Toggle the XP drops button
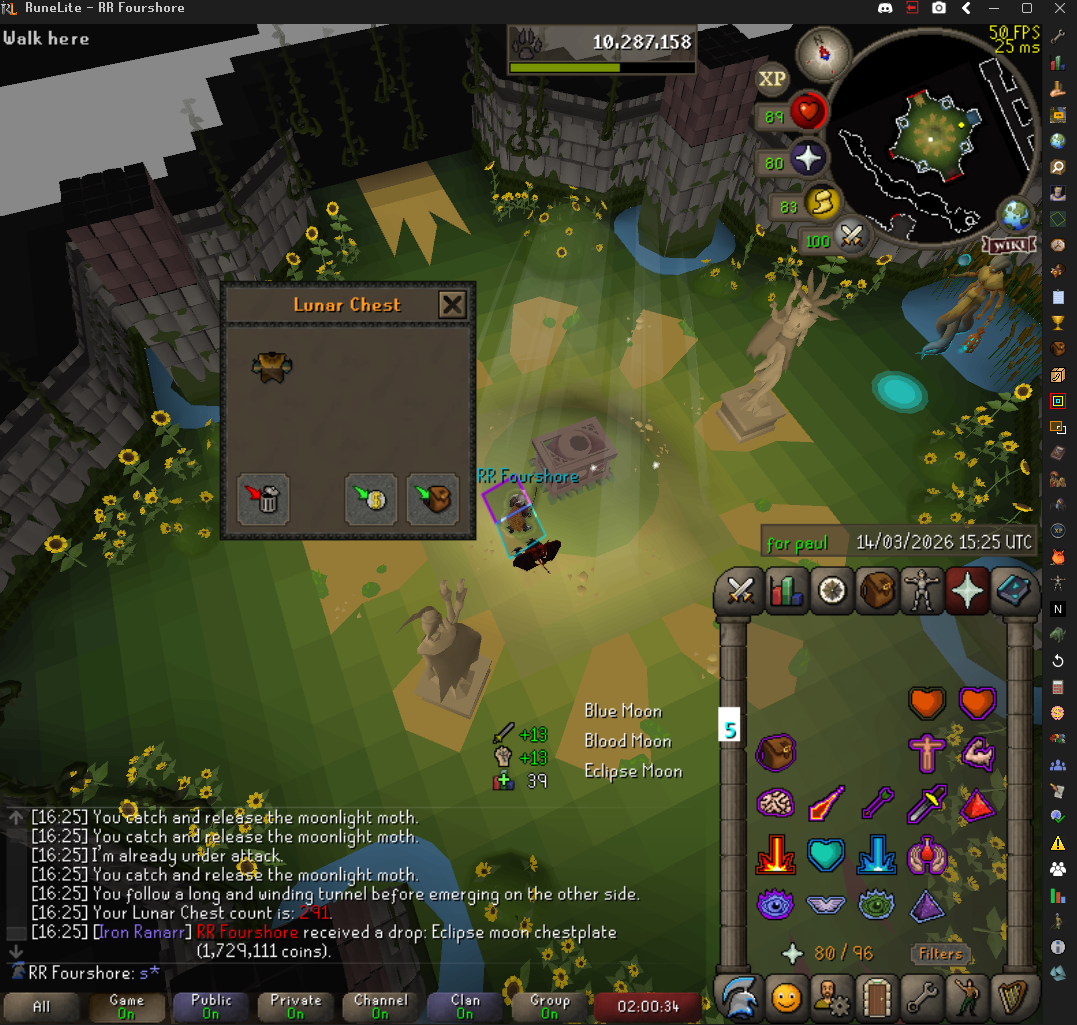The width and height of the screenshot is (1077, 1025). click(x=772, y=79)
